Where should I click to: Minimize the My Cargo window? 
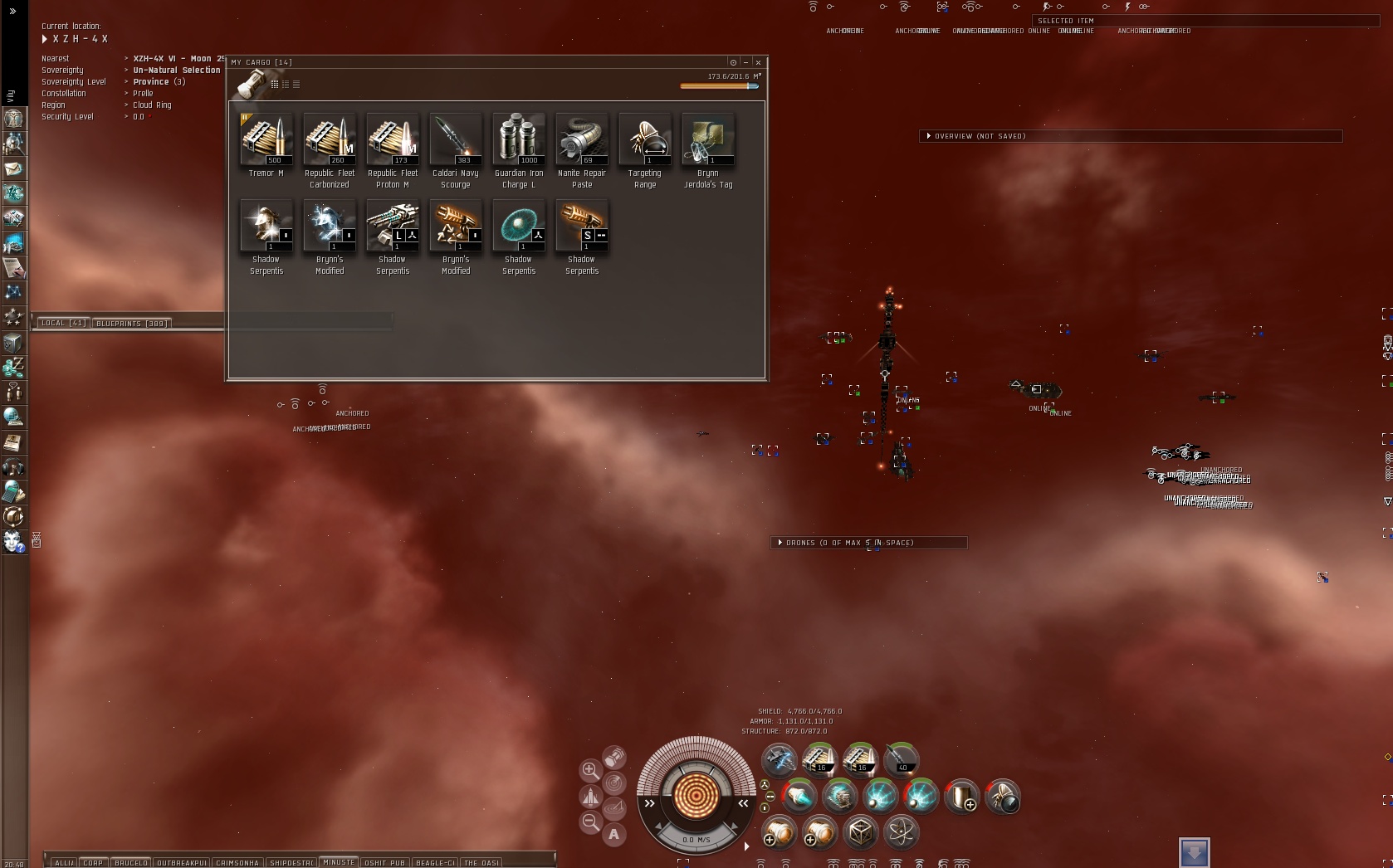point(745,62)
